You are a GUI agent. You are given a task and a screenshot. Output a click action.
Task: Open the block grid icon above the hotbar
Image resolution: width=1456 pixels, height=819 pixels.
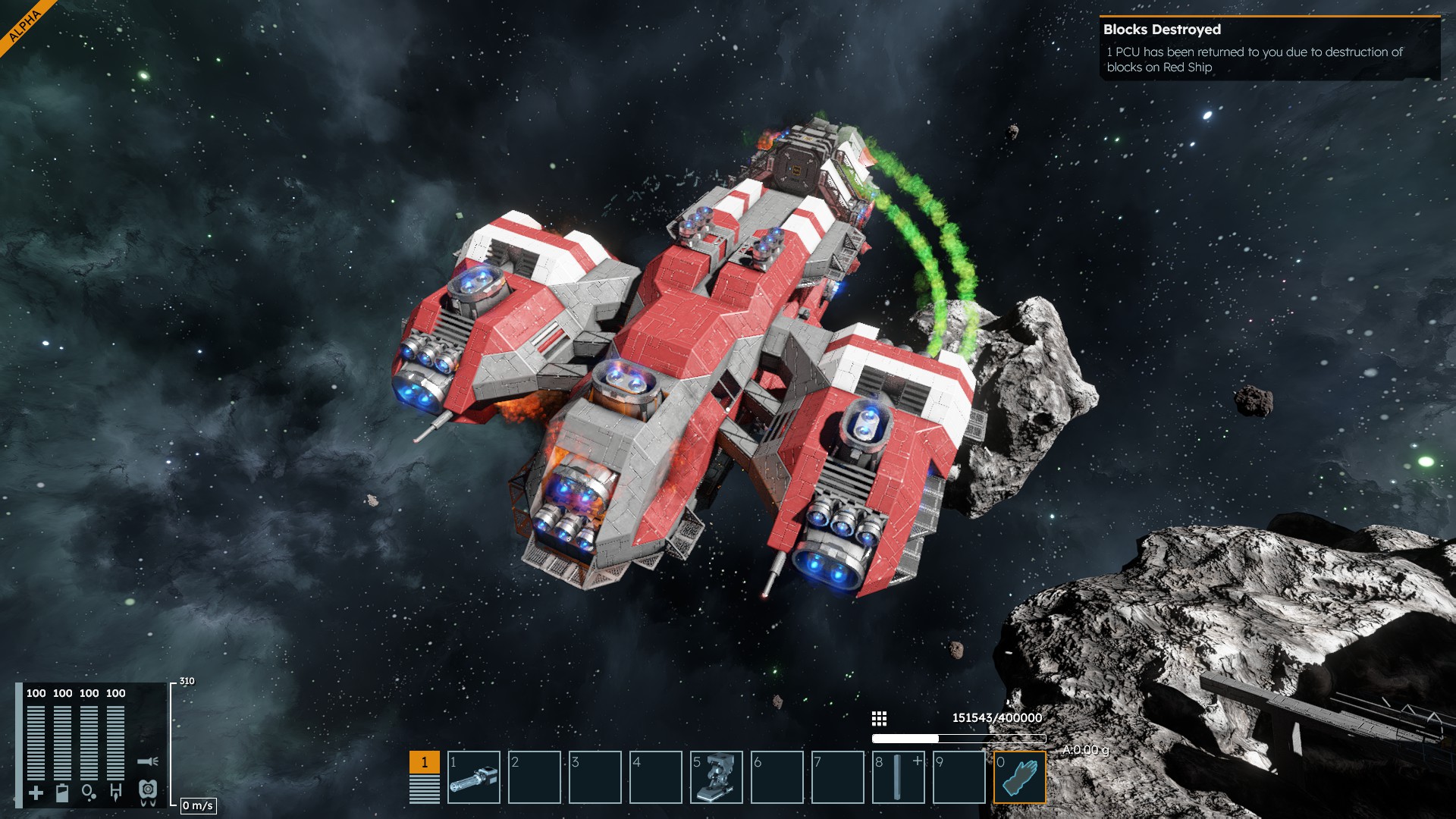(879, 718)
